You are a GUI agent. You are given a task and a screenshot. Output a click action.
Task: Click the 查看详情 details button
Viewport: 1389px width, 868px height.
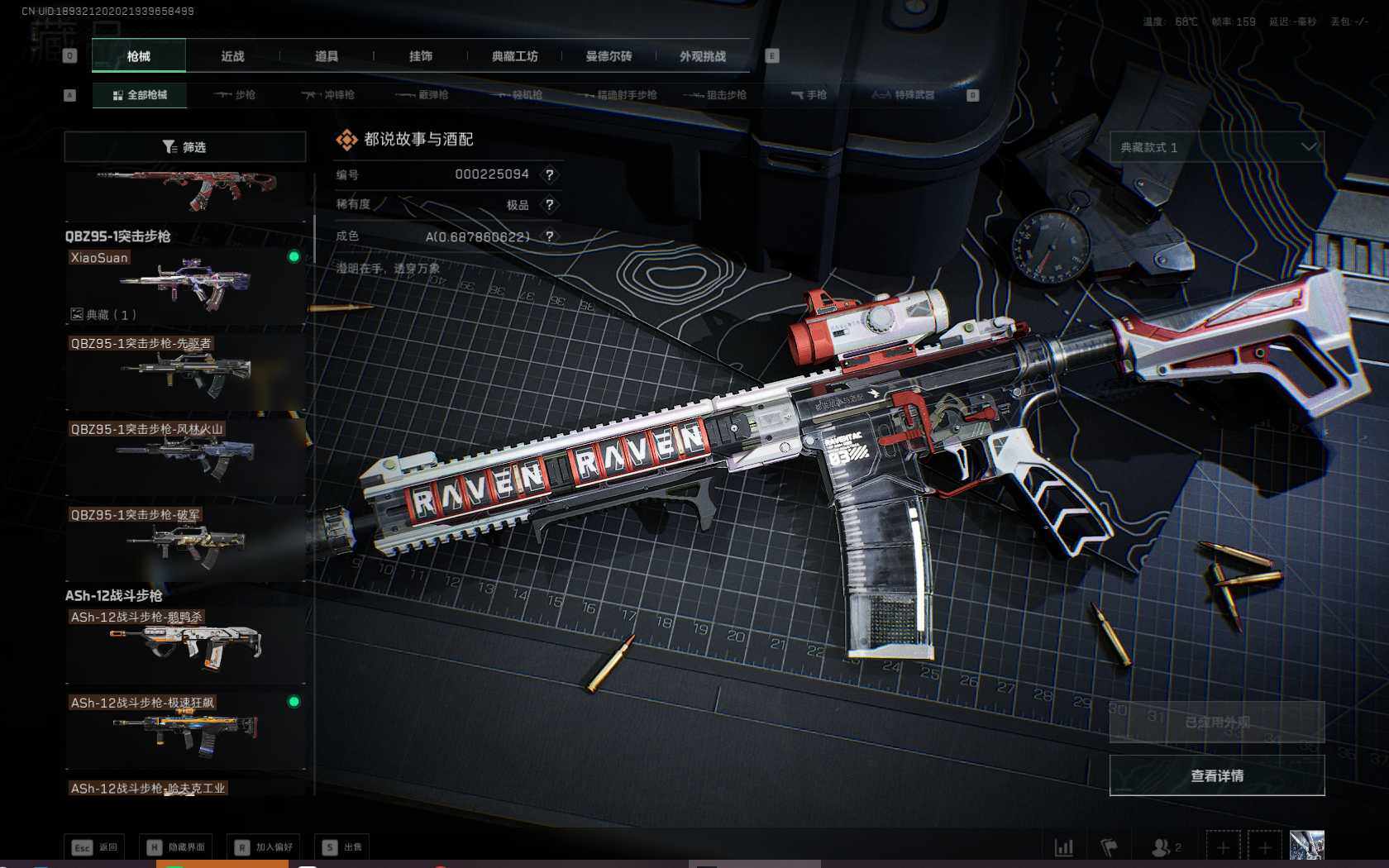pyautogui.click(x=1216, y=775)
